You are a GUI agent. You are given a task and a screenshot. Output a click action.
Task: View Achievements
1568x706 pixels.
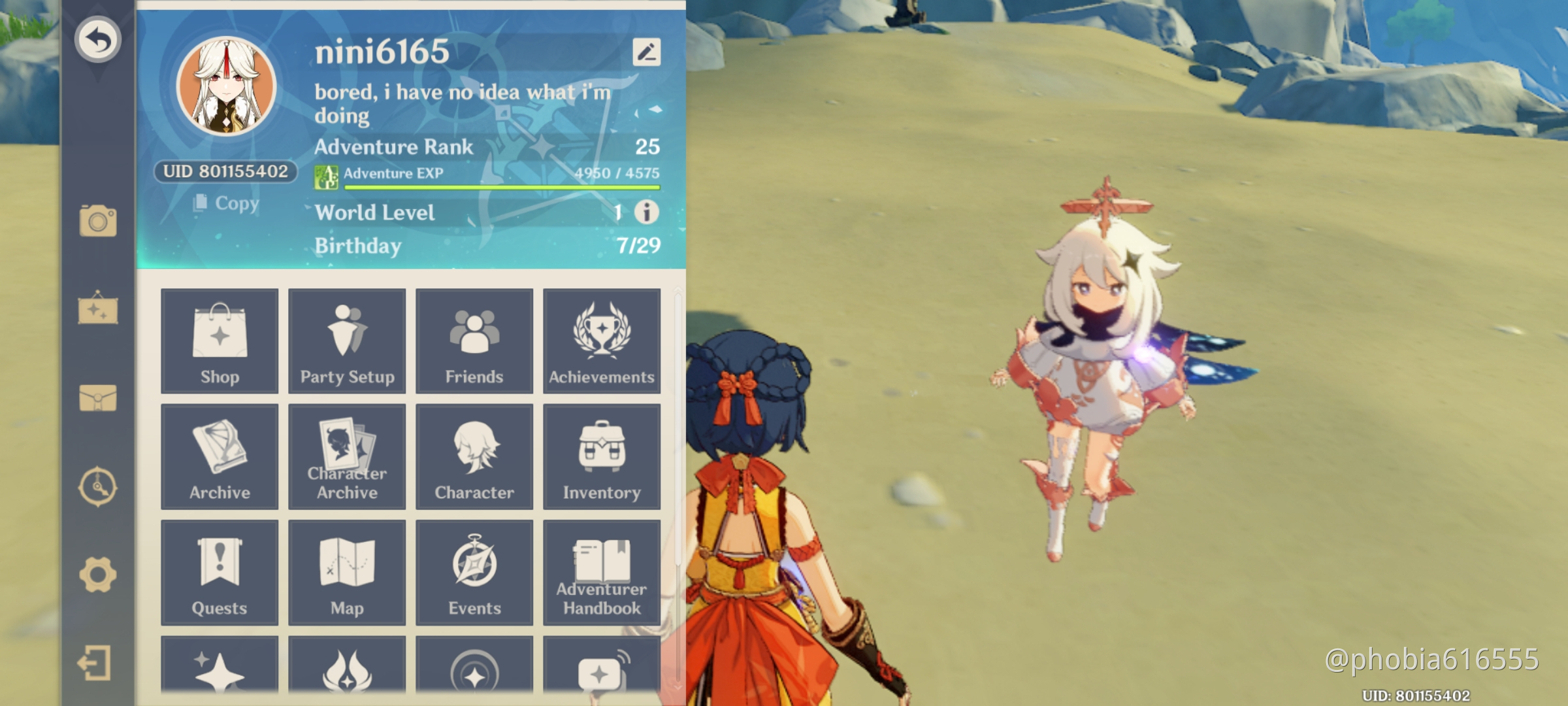tap(602, 342)
